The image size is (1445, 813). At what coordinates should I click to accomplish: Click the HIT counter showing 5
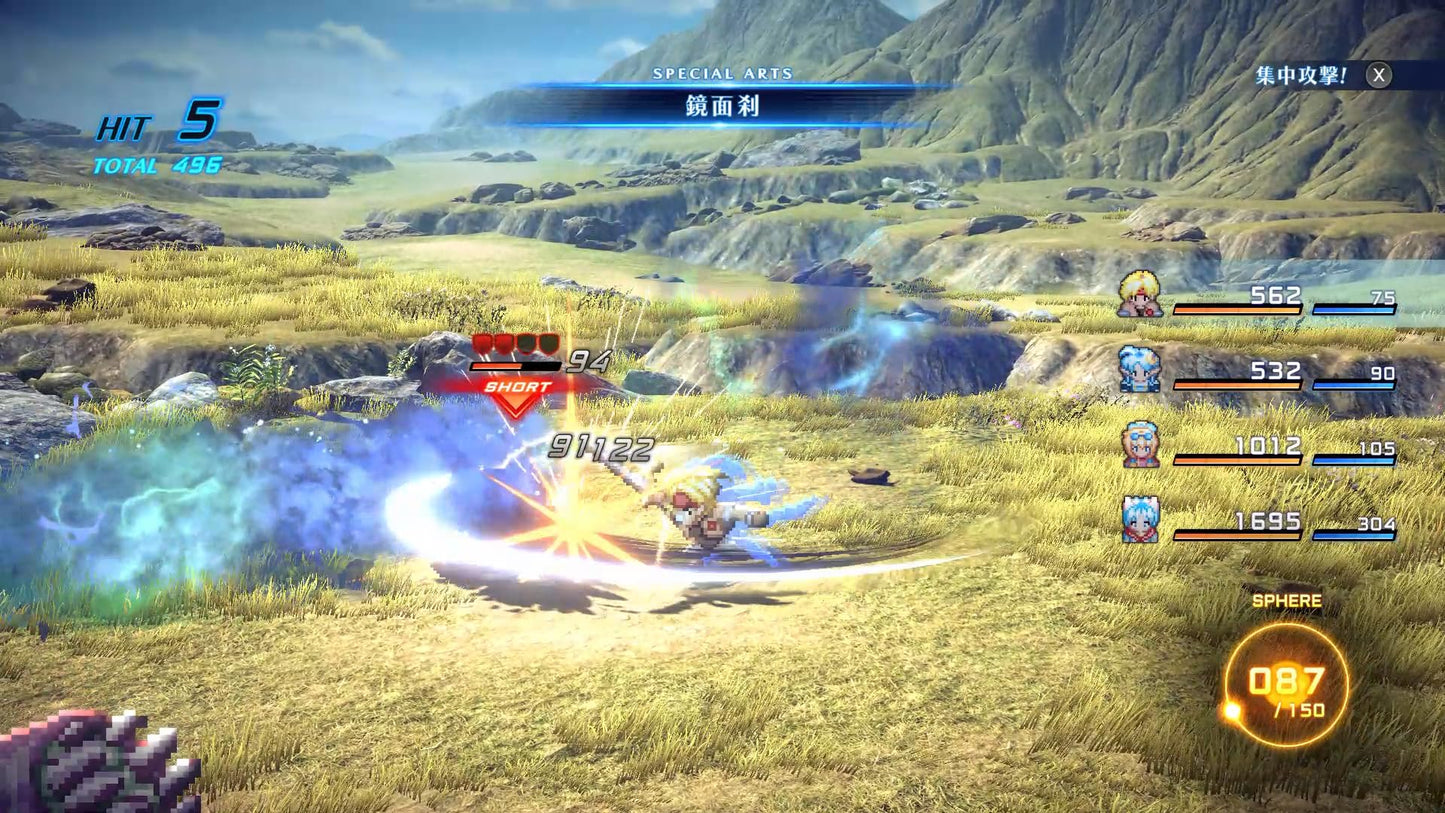[x=150, y=123]
